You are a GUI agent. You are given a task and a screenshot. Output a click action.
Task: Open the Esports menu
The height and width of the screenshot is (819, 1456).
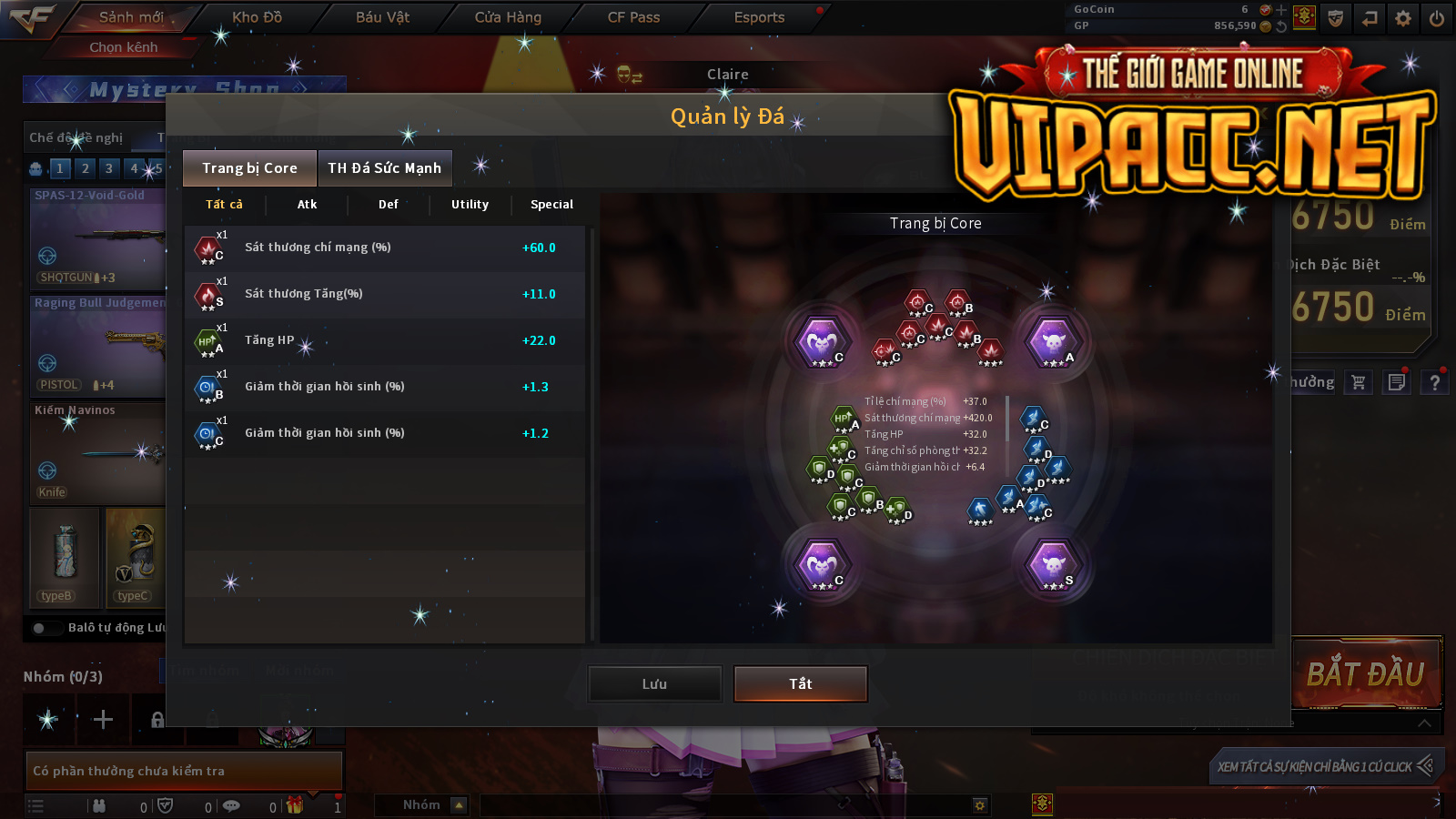coord(759,17)
